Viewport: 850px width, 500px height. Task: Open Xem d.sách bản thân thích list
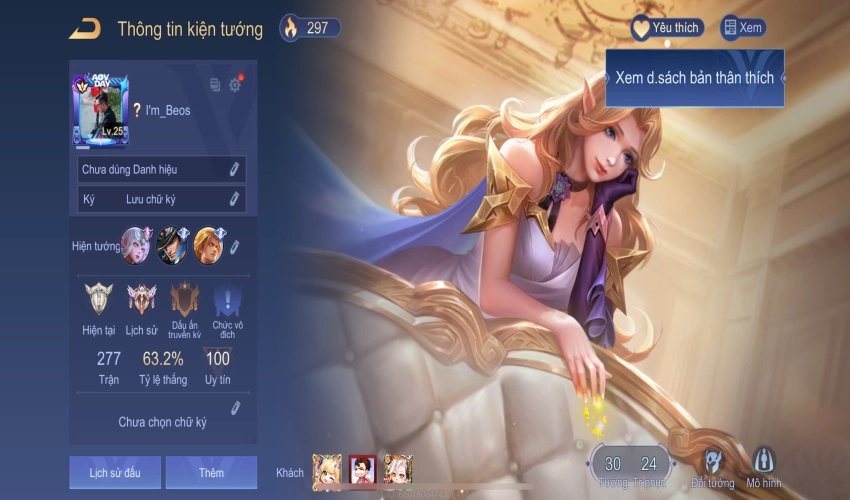coord(694,77)
